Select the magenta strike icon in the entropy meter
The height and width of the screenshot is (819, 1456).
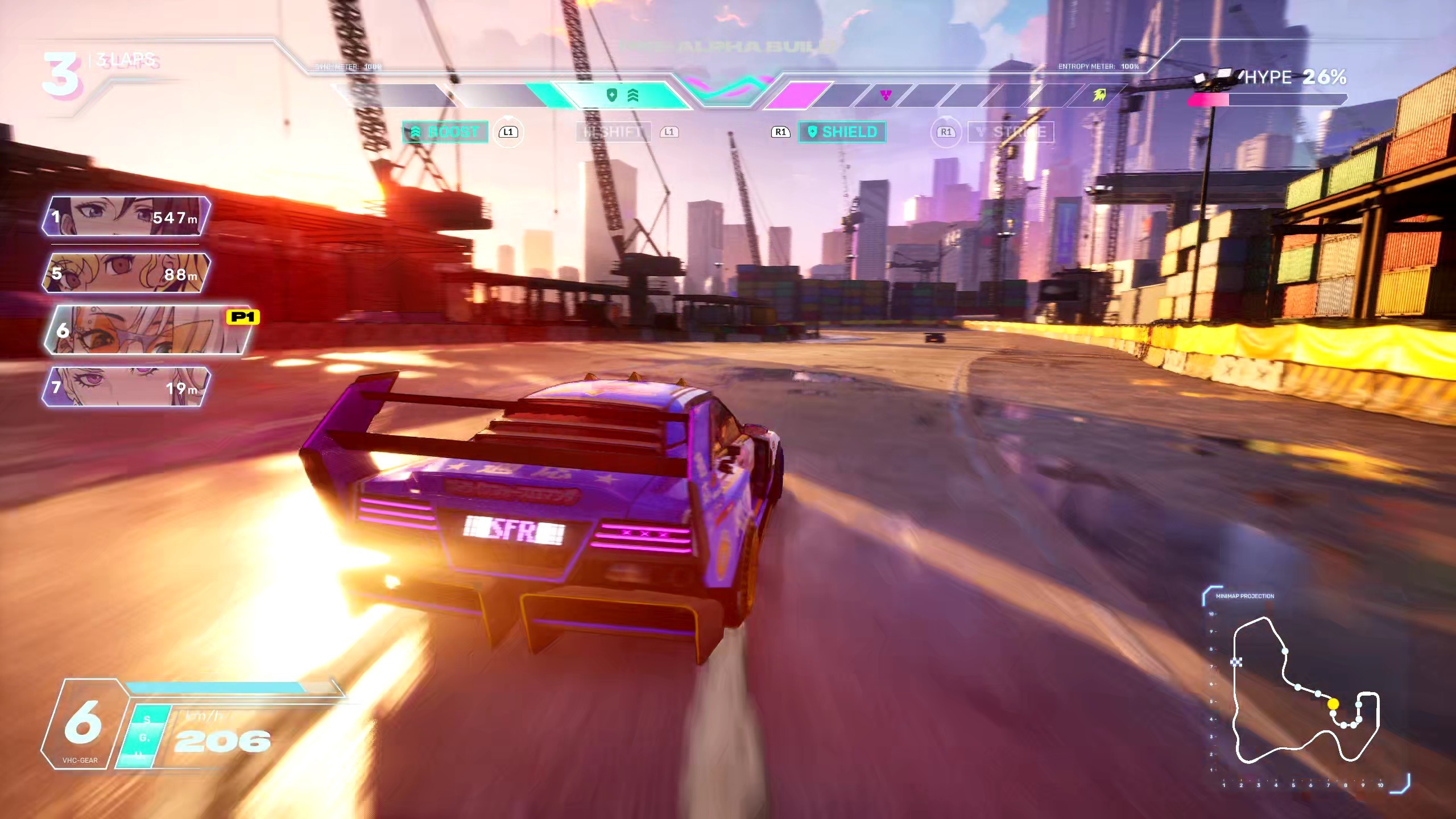click(x=886, y=95)
